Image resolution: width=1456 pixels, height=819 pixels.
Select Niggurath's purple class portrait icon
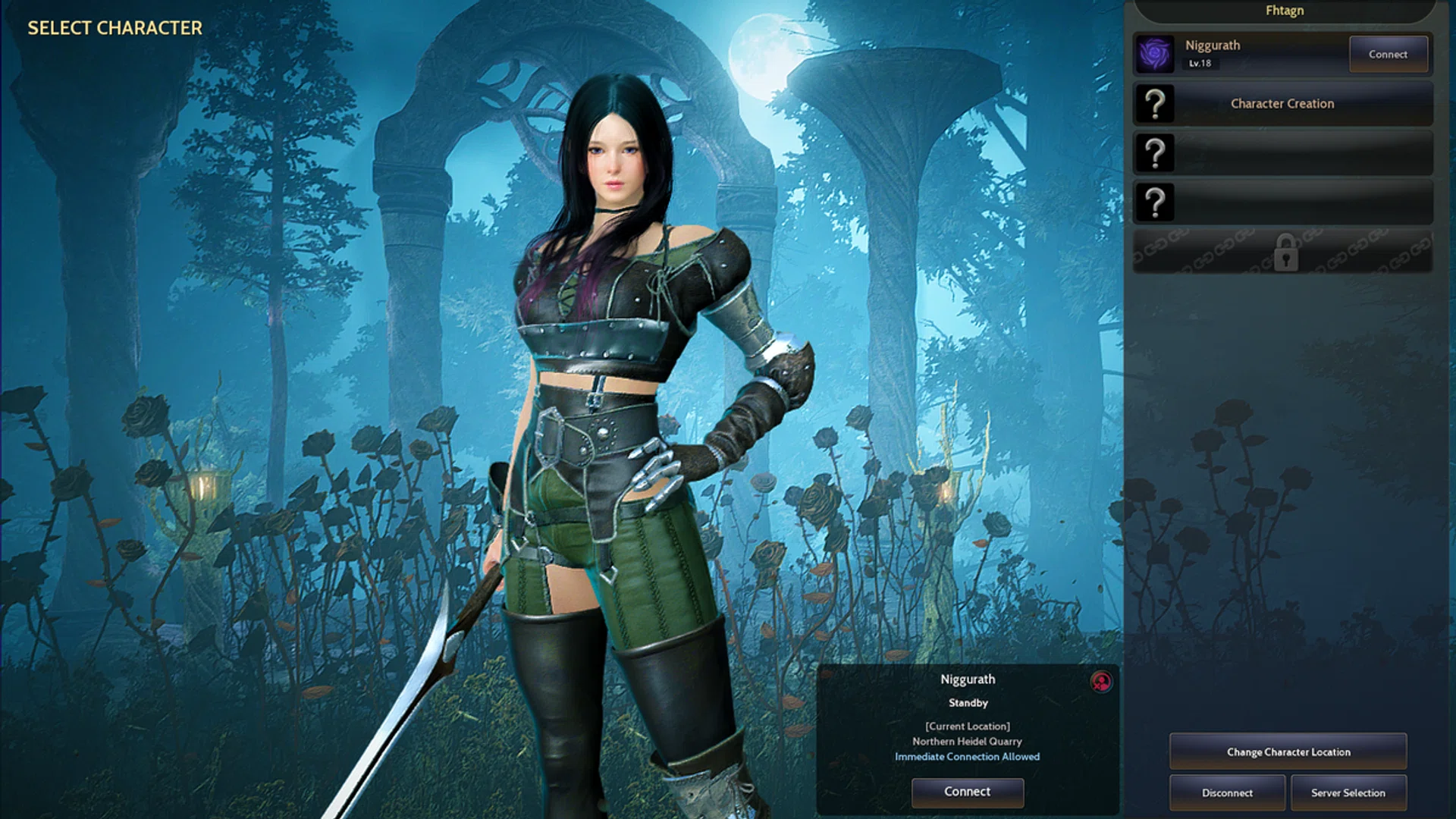click(1155, 55)
